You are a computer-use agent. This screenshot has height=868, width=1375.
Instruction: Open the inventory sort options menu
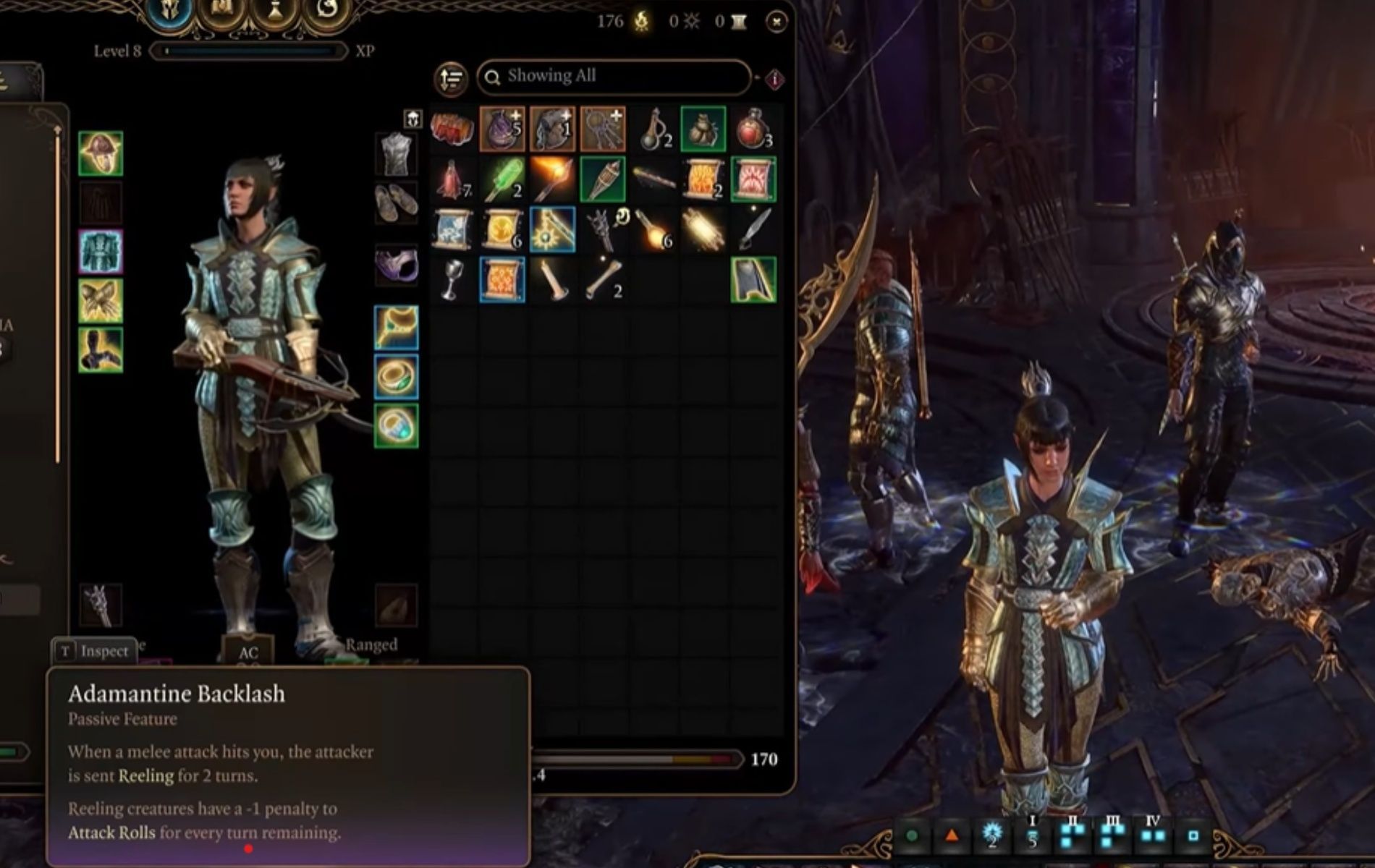tap(449, 78)
